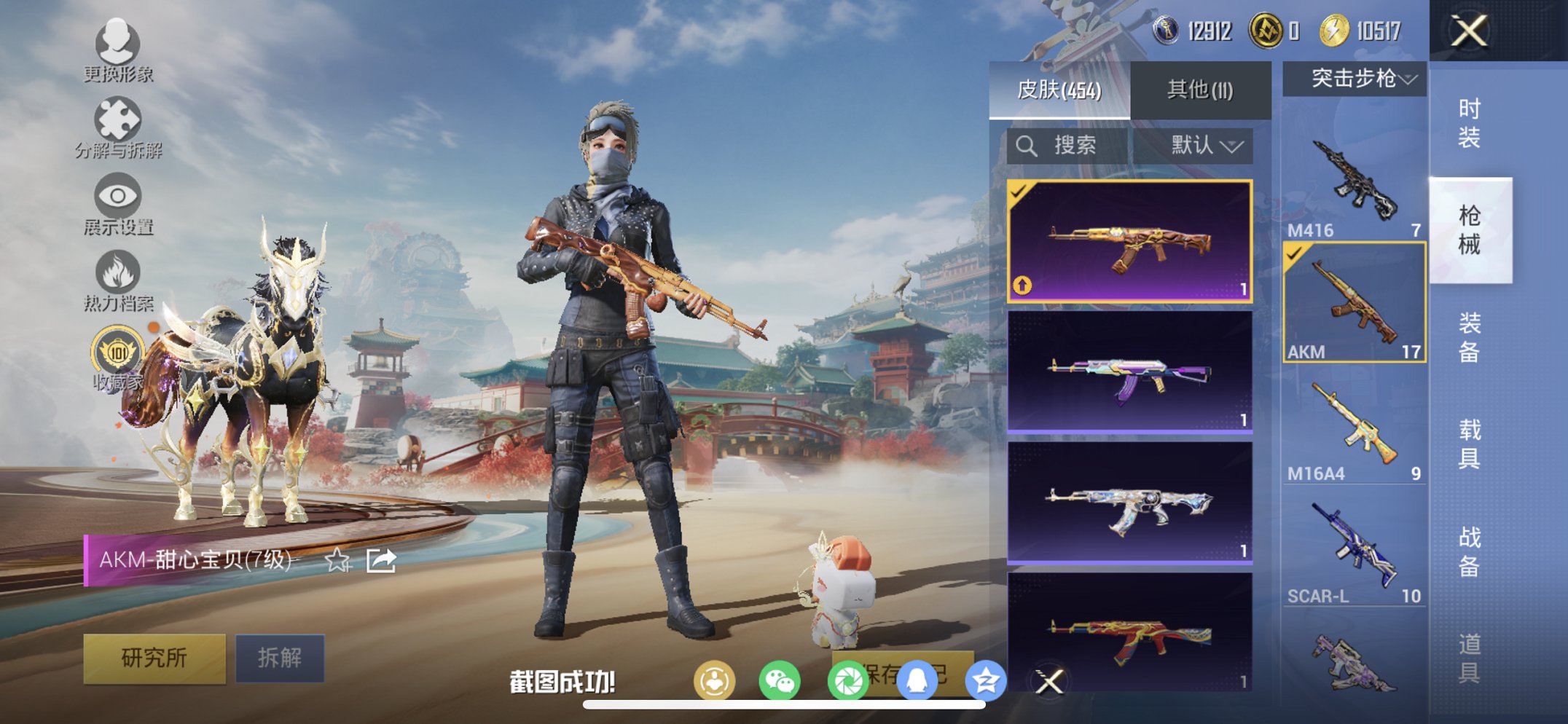This screenshot has width=1568, height=724.
Task: Tap the checkmark on the equipped gold AKM skin
Action: 1018,193
